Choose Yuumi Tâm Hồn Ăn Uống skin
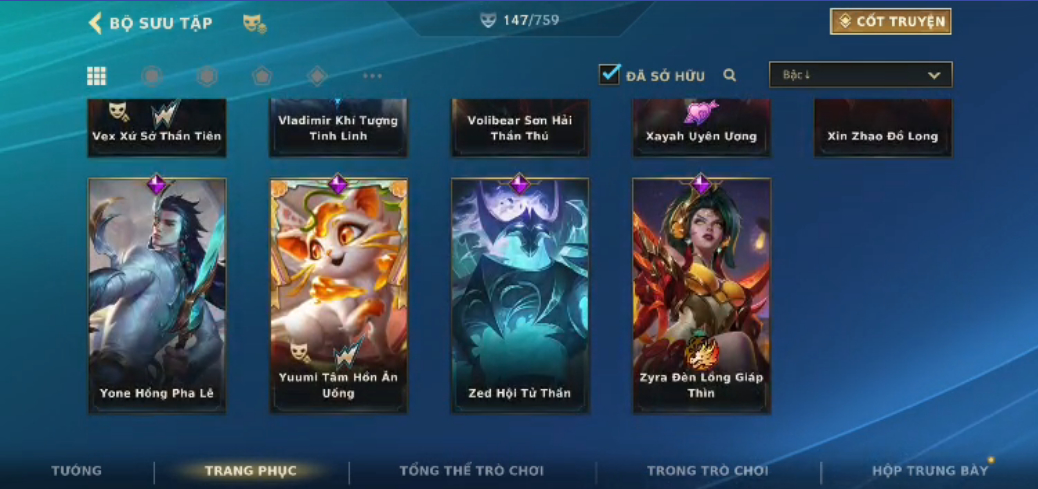The image size is (1038, 489). click(x=339, y=295)
